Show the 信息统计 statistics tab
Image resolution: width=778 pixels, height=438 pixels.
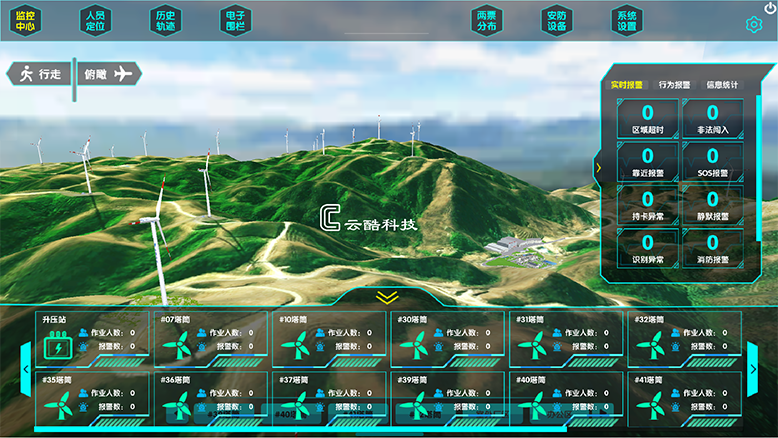[x=722, y=85]
